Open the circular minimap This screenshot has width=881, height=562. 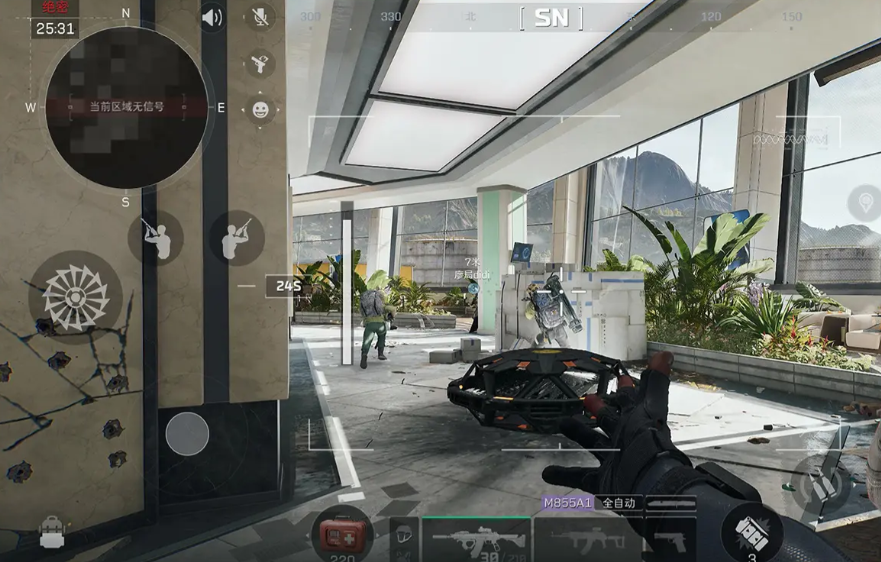126,107
